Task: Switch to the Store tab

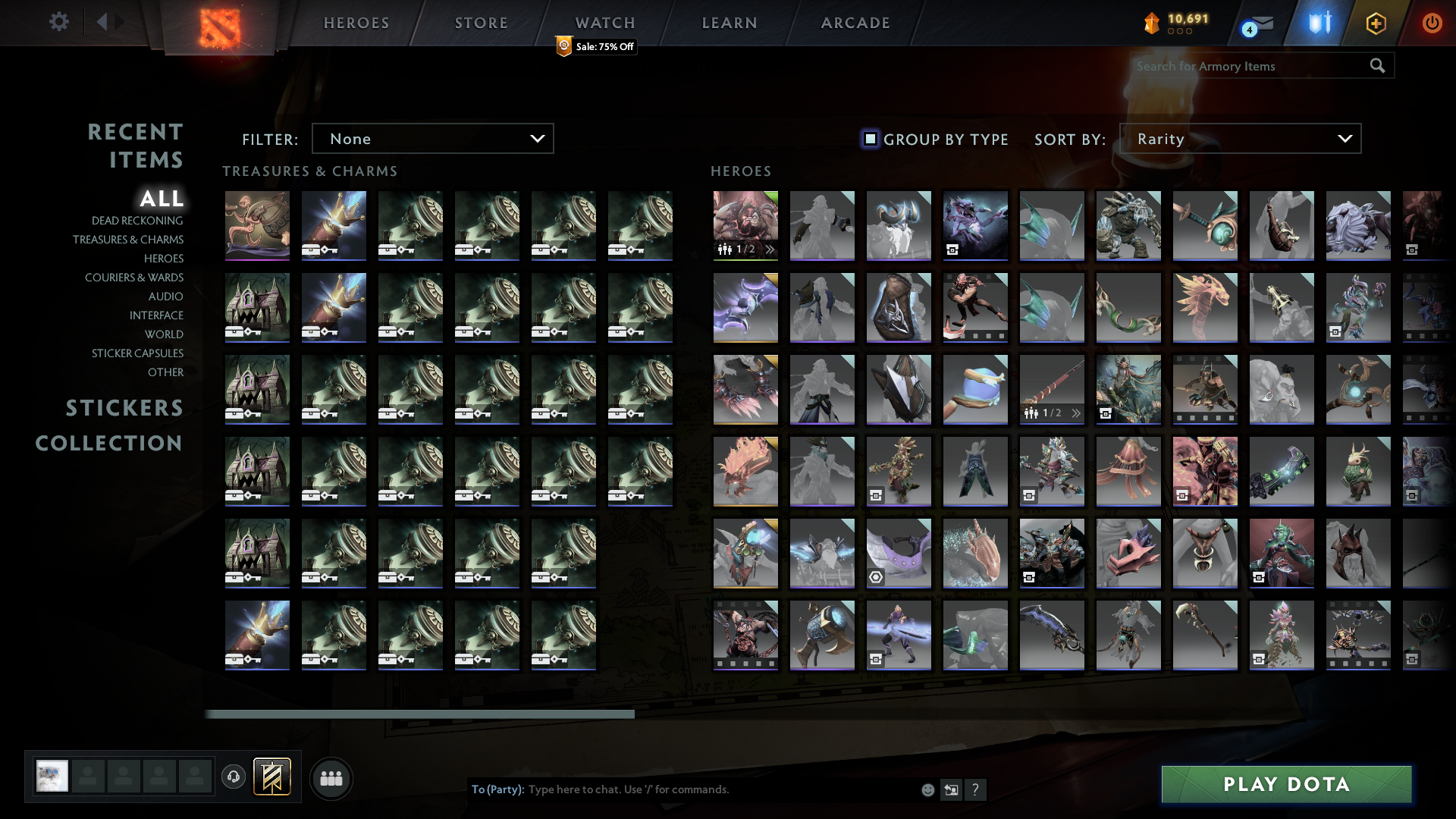Action: [481, 23]
